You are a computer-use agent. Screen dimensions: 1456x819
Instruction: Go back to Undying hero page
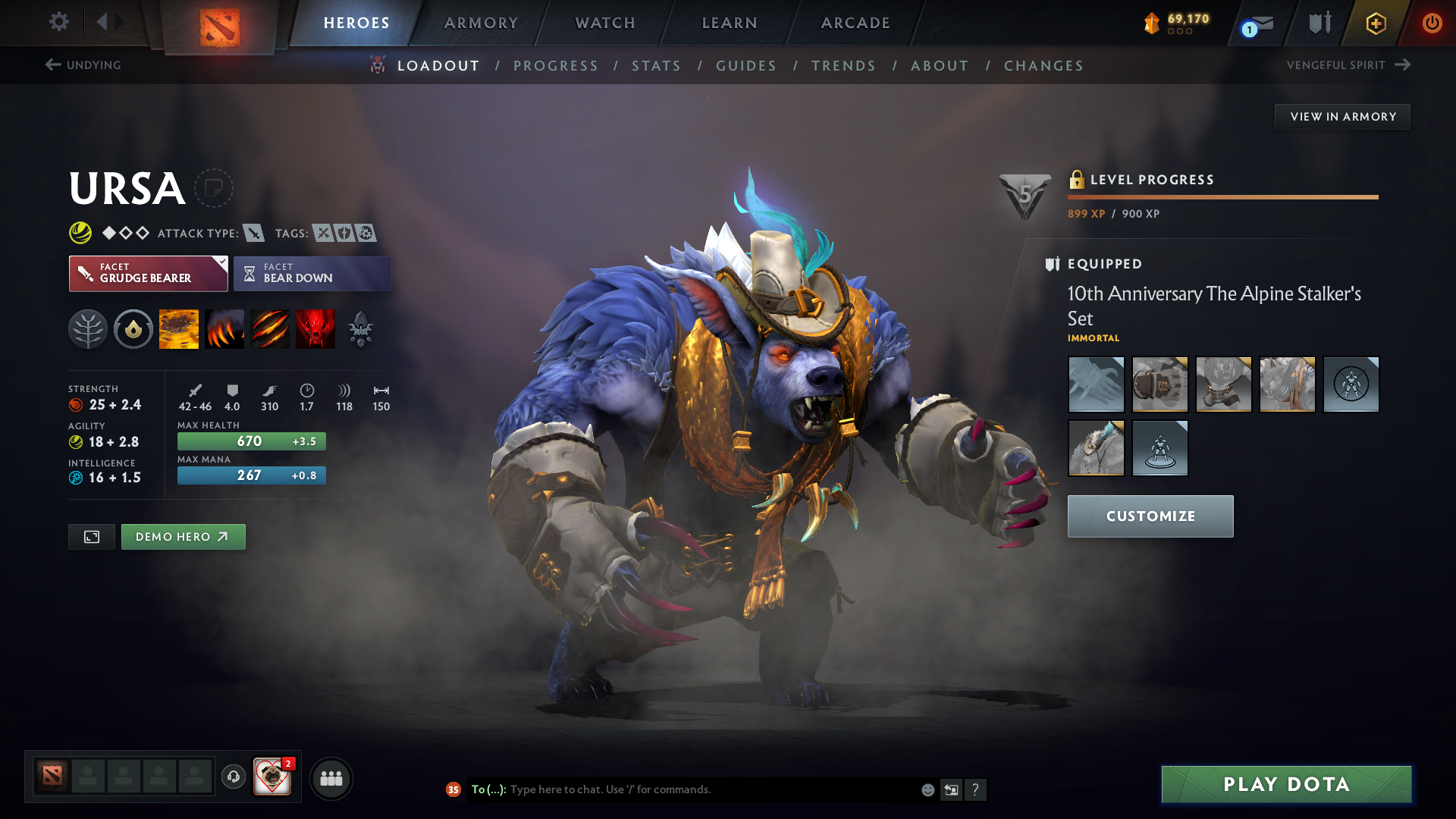coord(83,65)
